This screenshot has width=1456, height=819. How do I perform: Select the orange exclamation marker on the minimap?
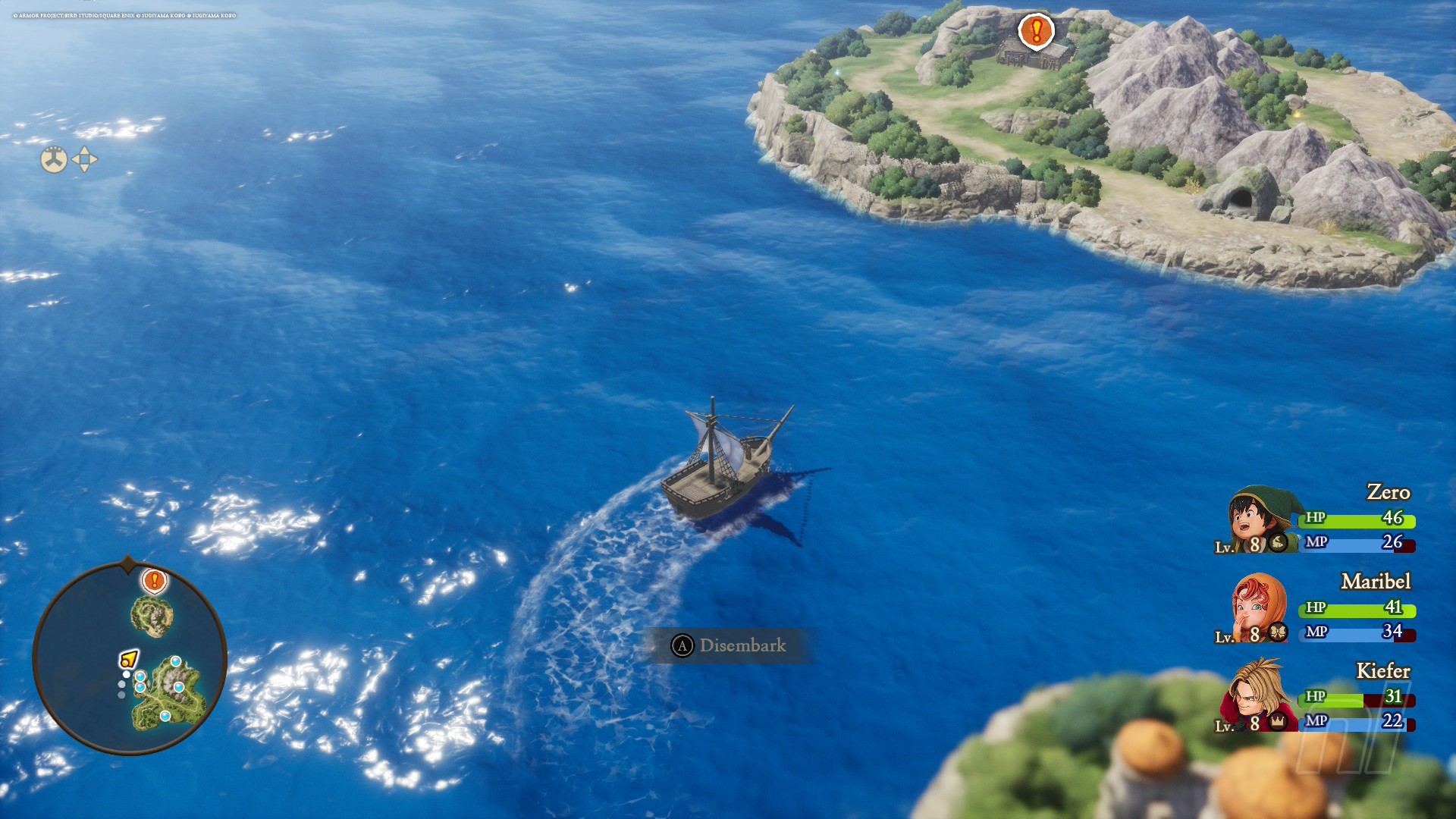155,581
